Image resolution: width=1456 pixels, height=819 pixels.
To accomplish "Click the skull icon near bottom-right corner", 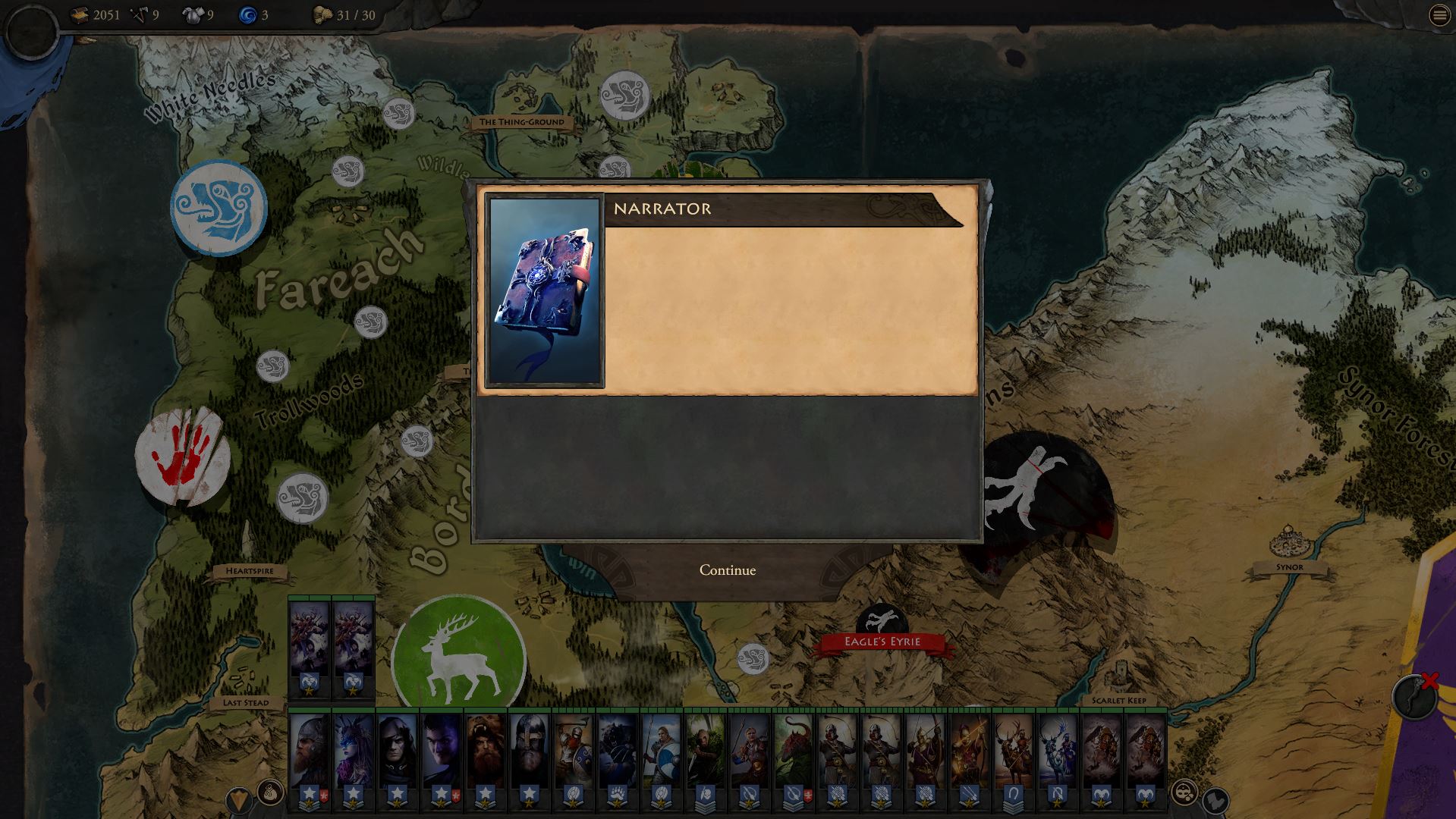I will [1184, 793].
